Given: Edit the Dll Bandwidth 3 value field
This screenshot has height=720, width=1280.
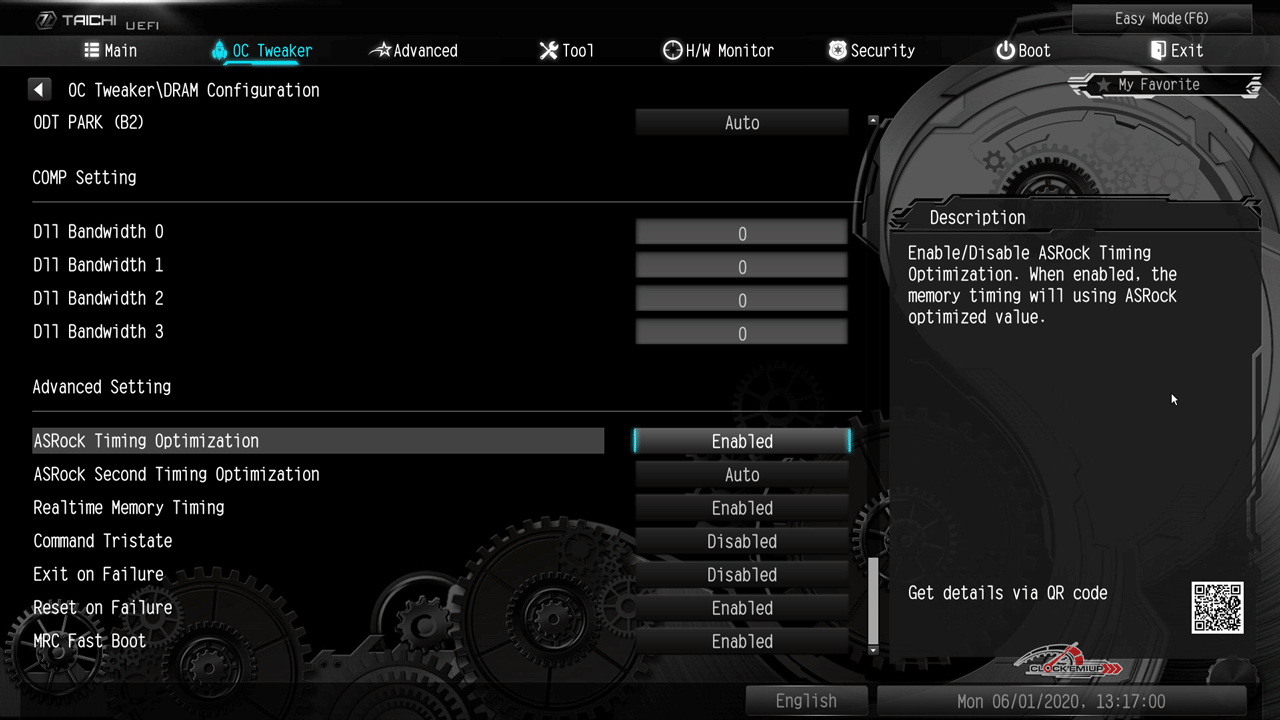Looking at the screenshot, I should (x=742, y=333).
